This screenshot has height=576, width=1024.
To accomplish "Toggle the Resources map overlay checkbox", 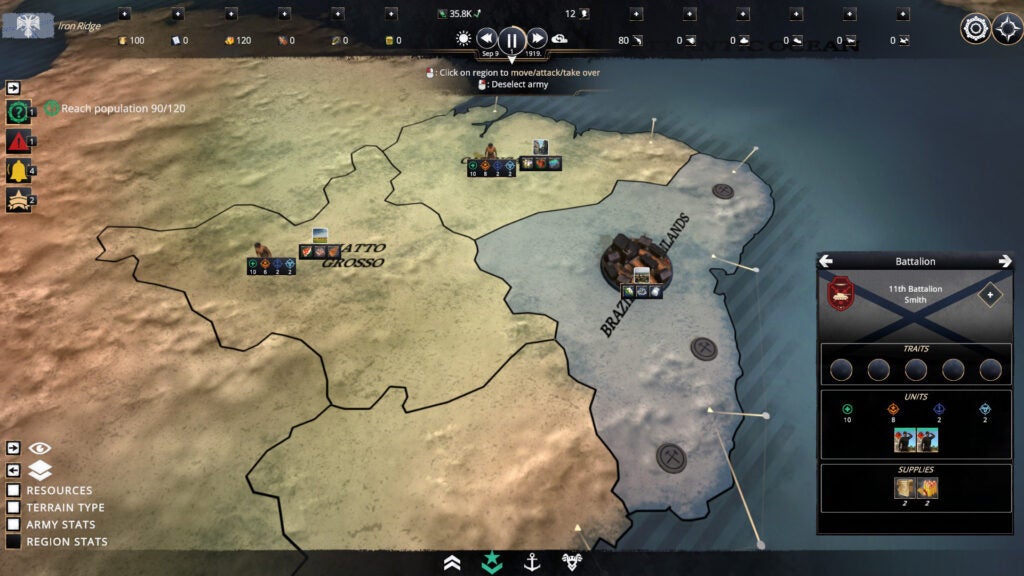I will [14, 491].
